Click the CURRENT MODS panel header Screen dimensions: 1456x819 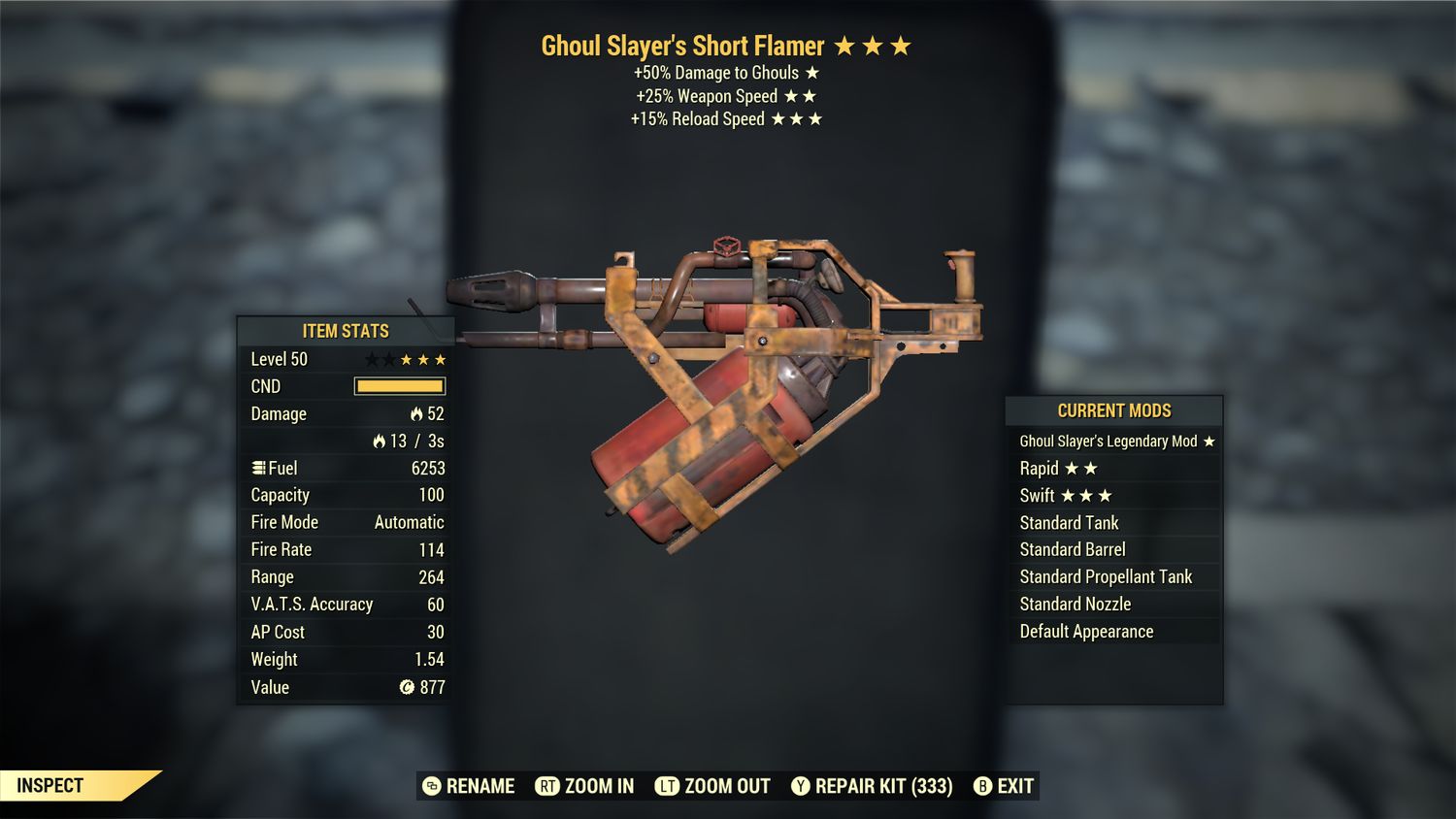[1113, 410]
